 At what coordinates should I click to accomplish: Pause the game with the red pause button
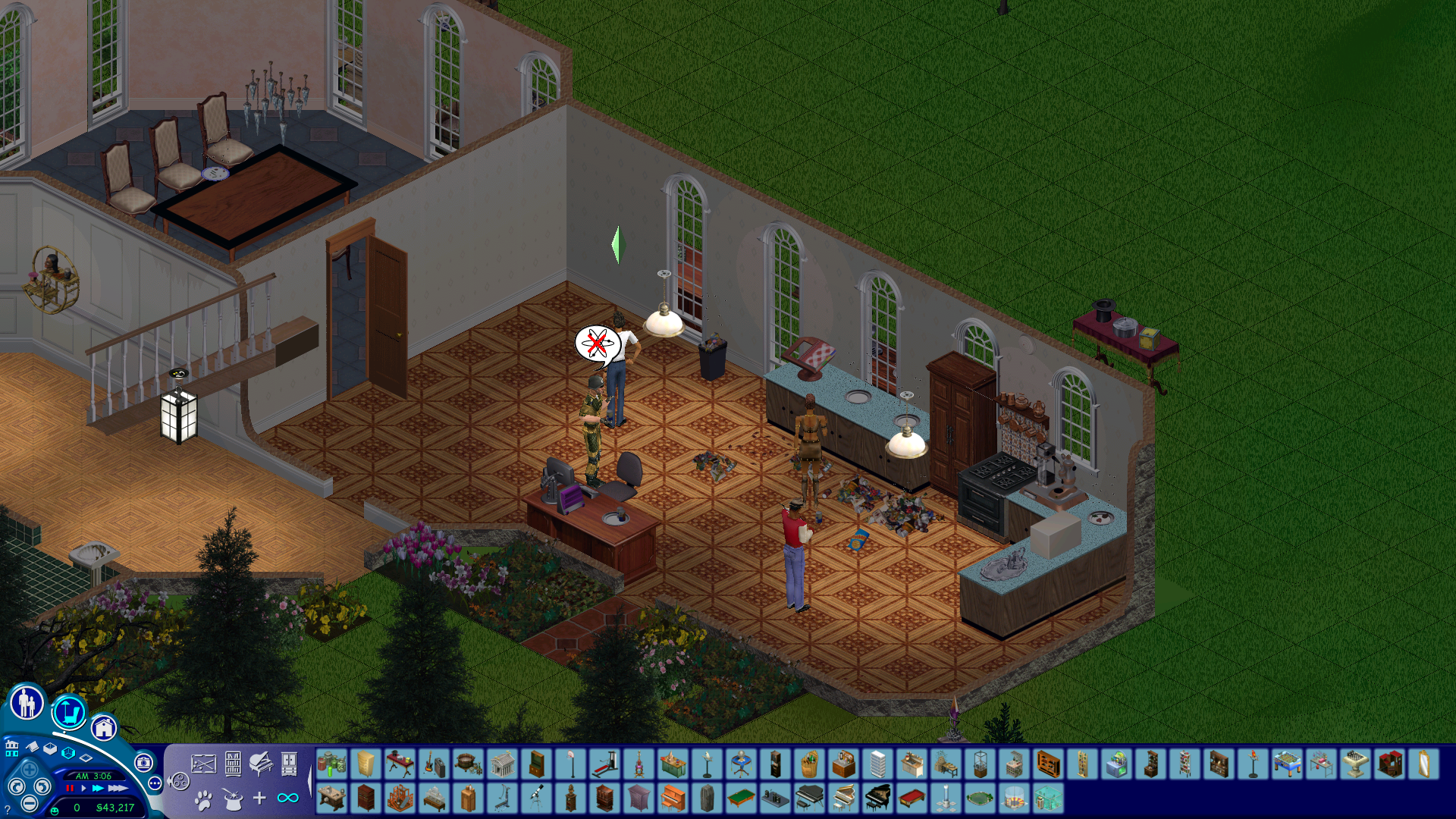[x=71, y=789]
